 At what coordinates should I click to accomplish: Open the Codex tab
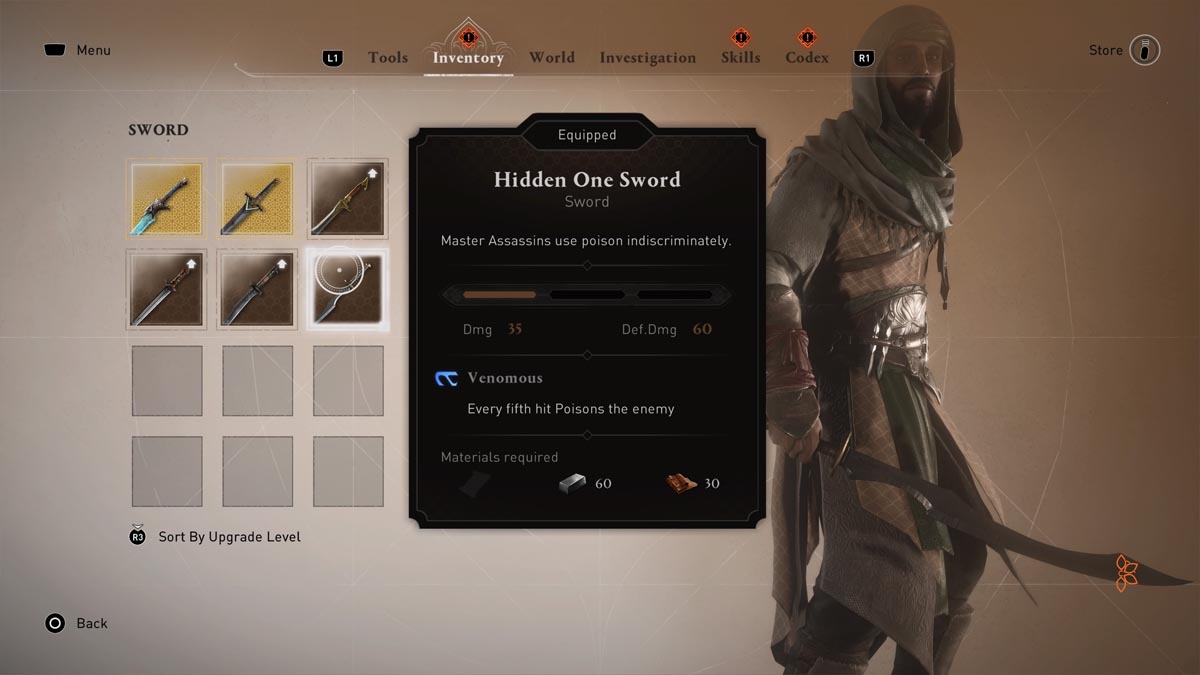click(x=807, y=58)
